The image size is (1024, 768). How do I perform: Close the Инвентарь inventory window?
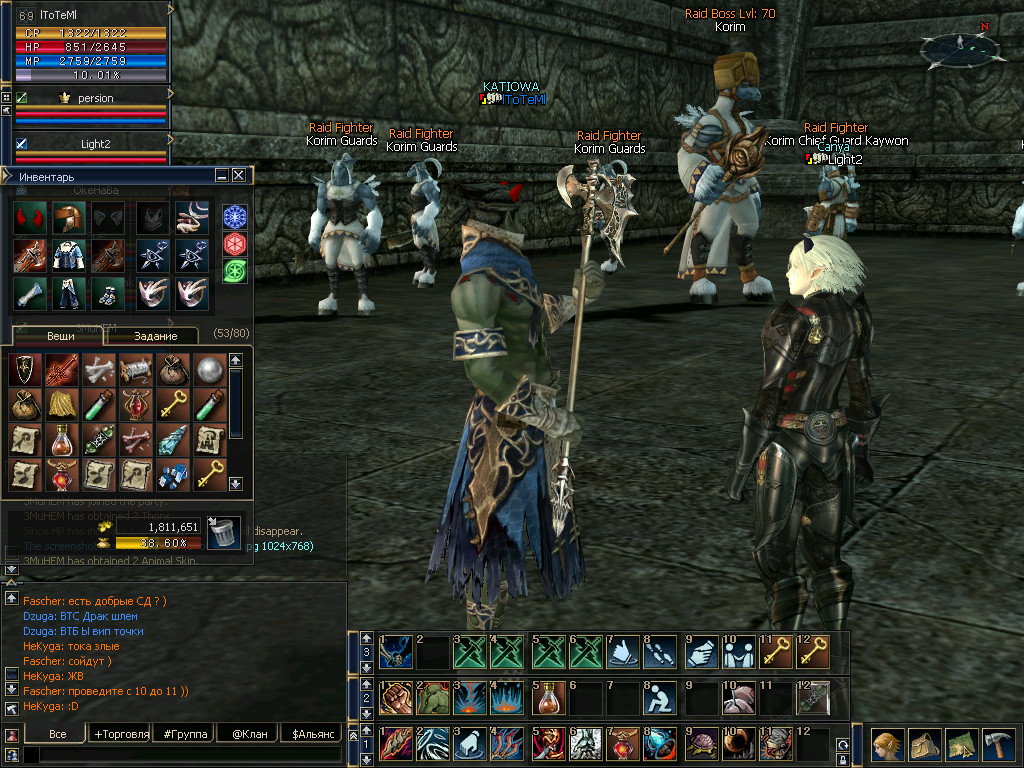tap(239, 175)
